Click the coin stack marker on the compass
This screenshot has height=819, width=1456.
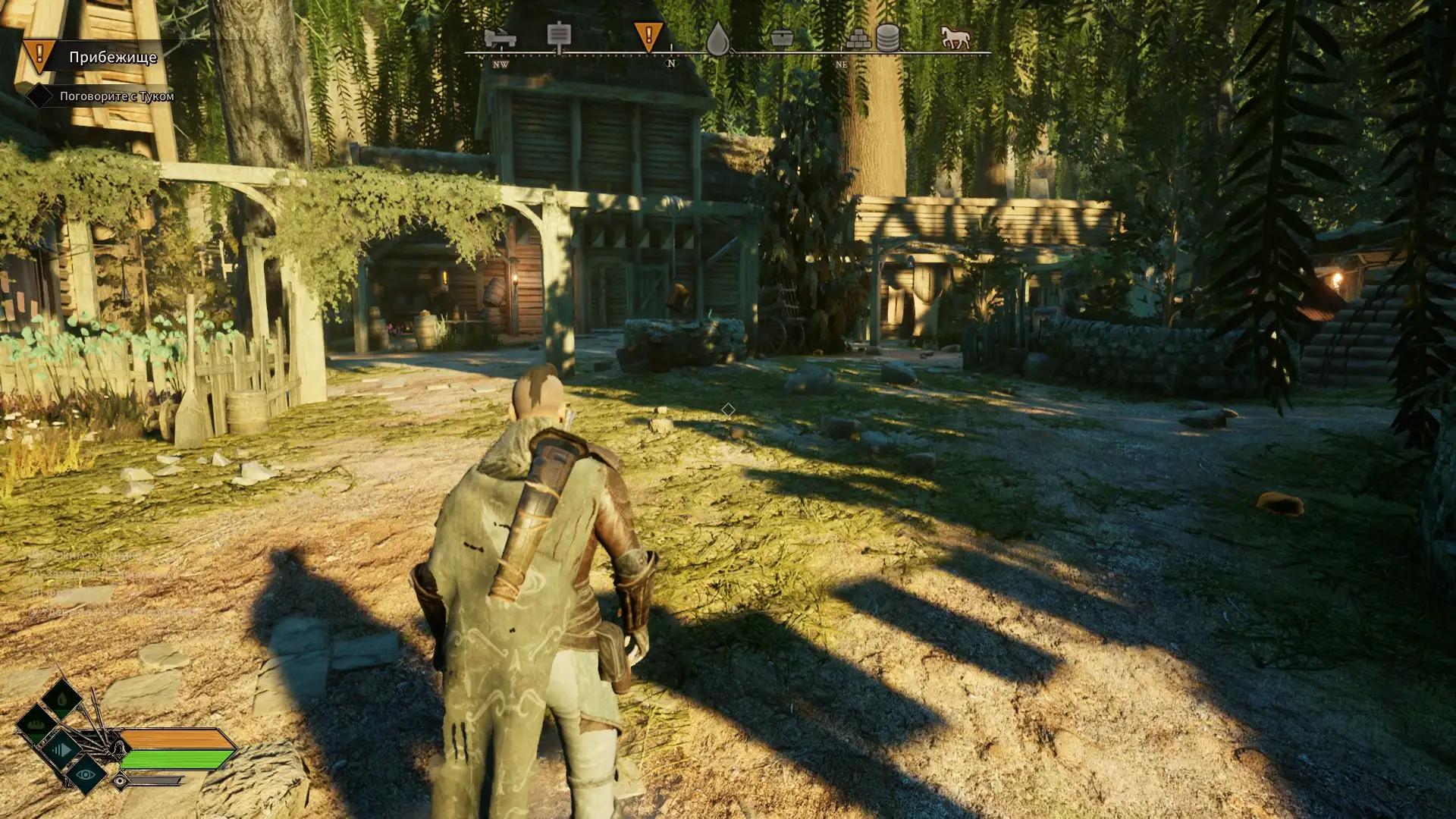(x=888, y=37)
